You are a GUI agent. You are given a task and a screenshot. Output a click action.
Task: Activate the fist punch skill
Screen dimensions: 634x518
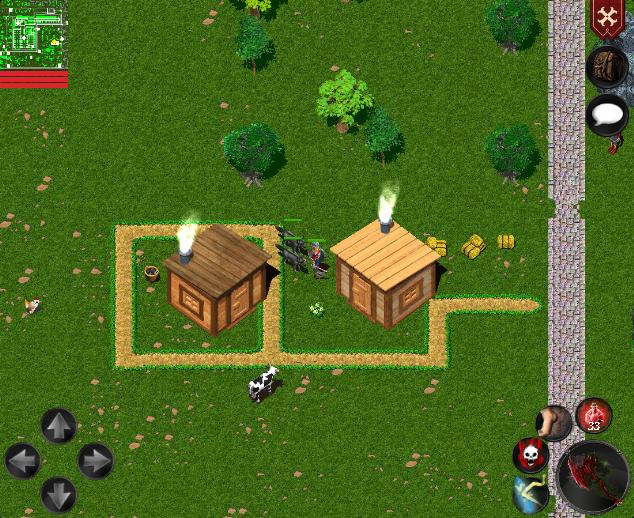click(x=553, y=422)
